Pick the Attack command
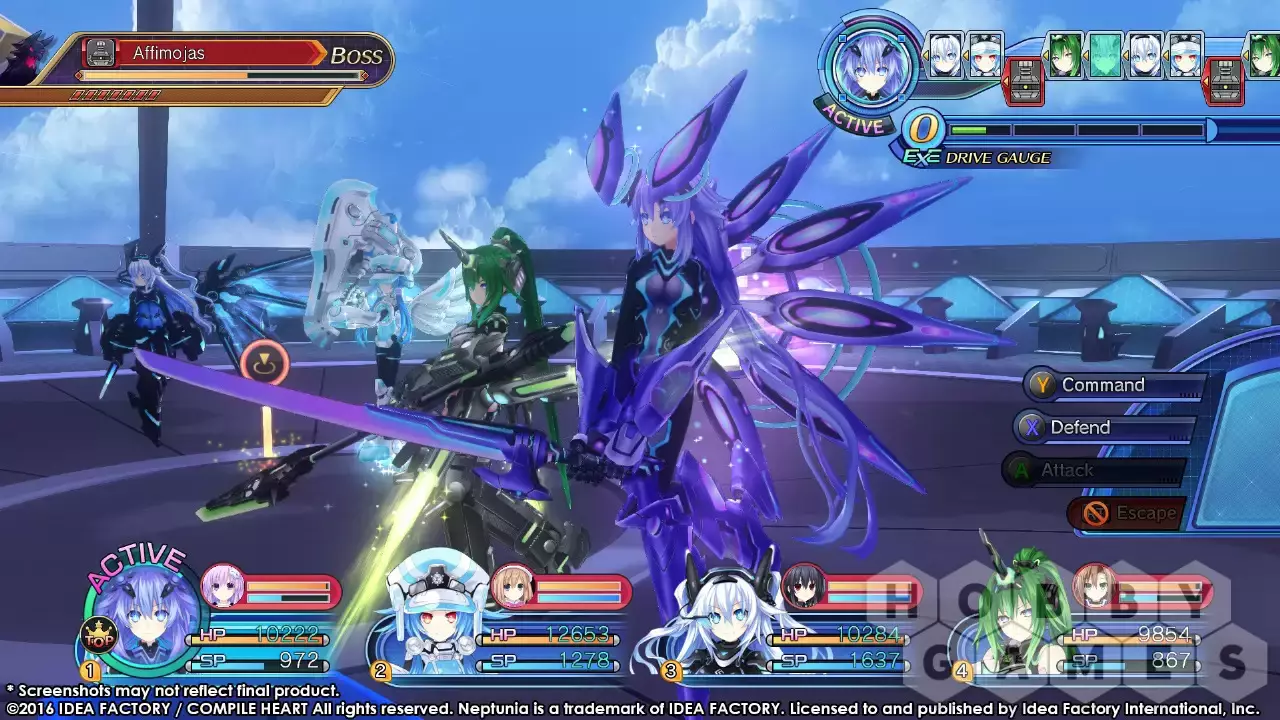The height and width of the screenshot is (720, 1280). (1067, 470)
